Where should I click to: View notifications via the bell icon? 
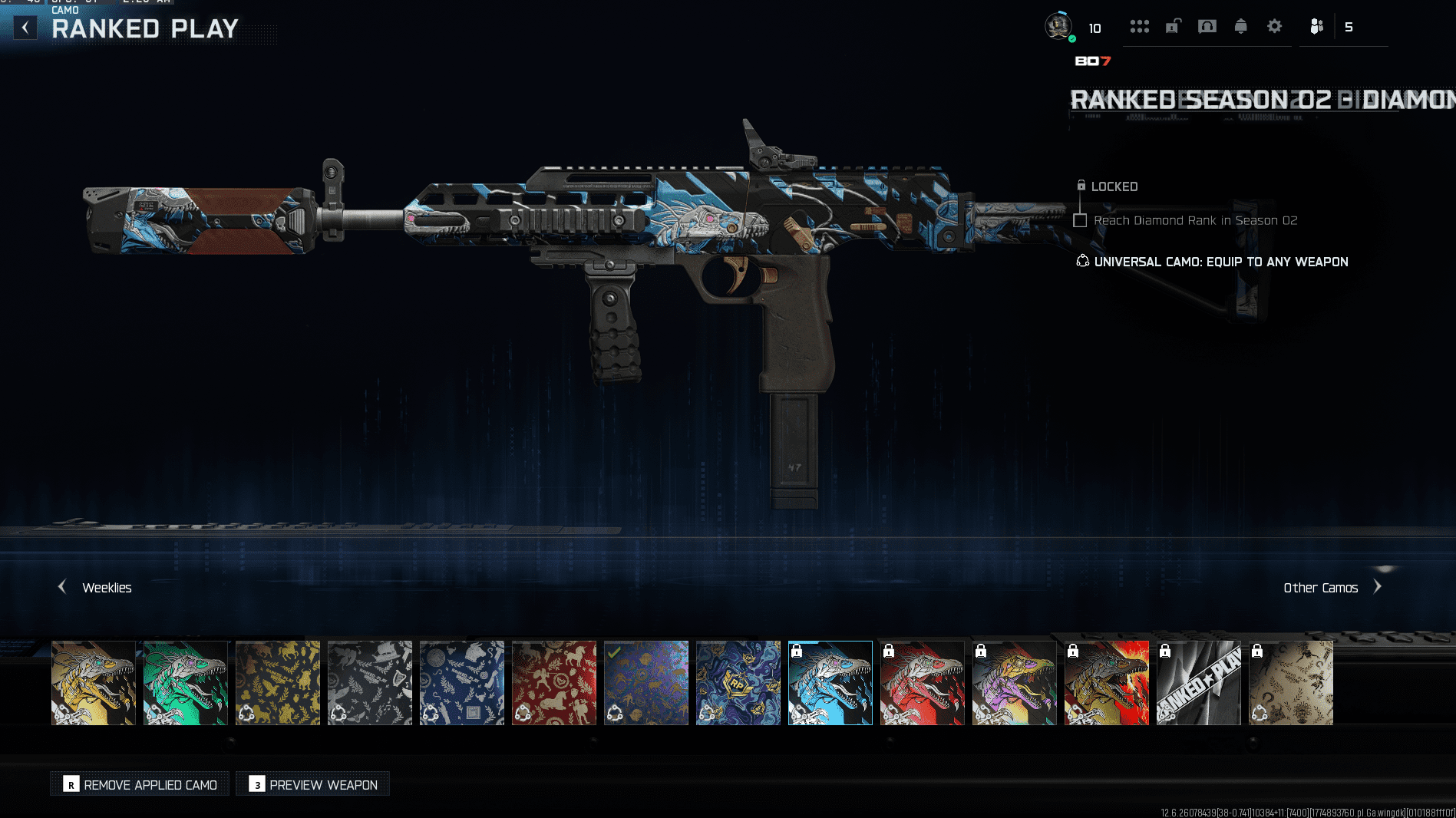point(1240,27)
